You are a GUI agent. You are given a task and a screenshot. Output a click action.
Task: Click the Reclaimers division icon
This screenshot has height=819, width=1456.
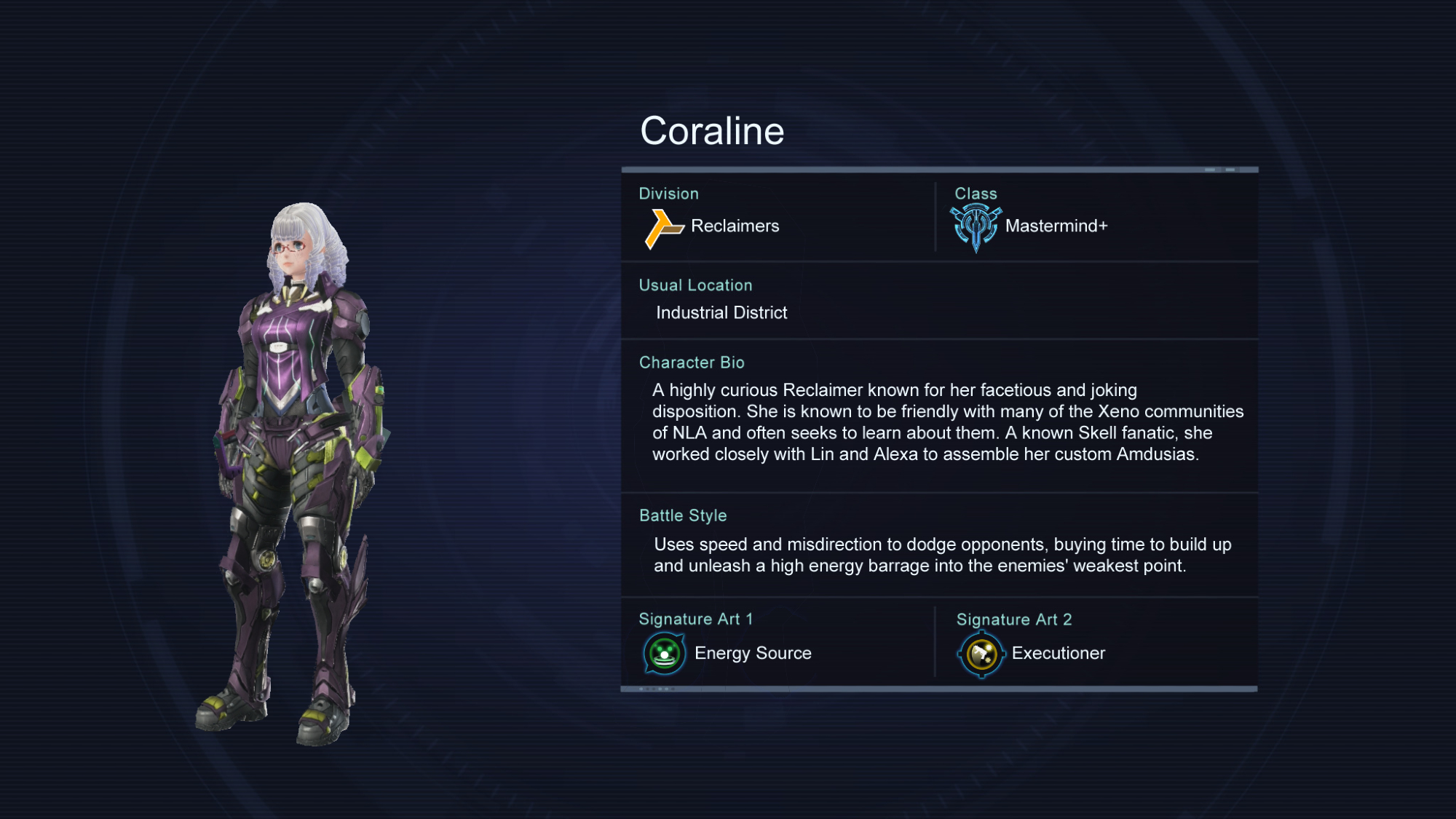pyautogui.click(x=663, y=229)
